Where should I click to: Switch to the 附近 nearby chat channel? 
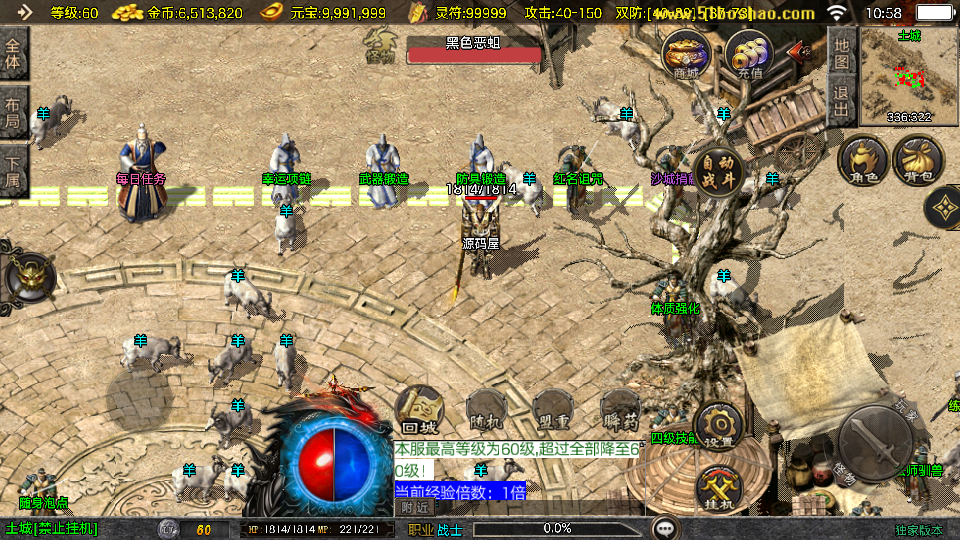pyautogui.click(x=414, y=507)
